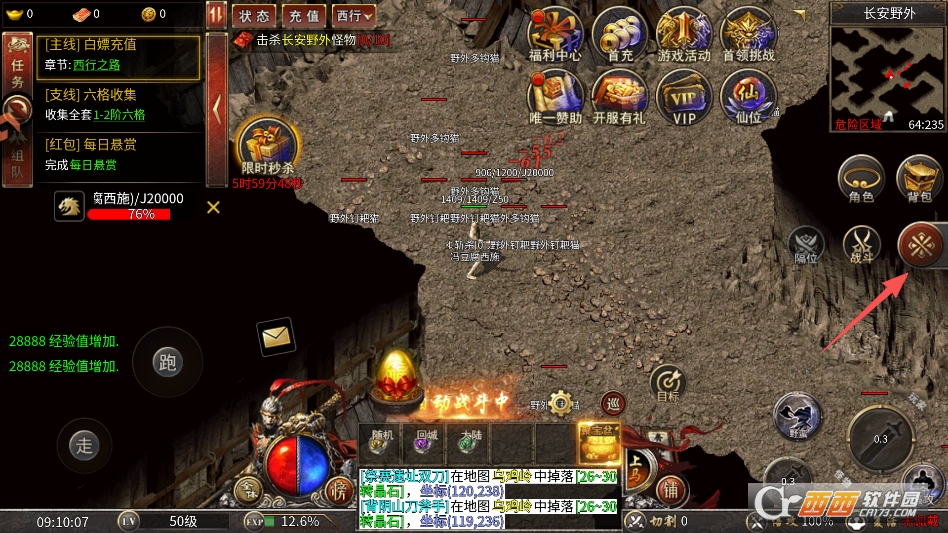Click the 目标 target button
This screenshot has height=533, width=948.
[x=668, y=384]
